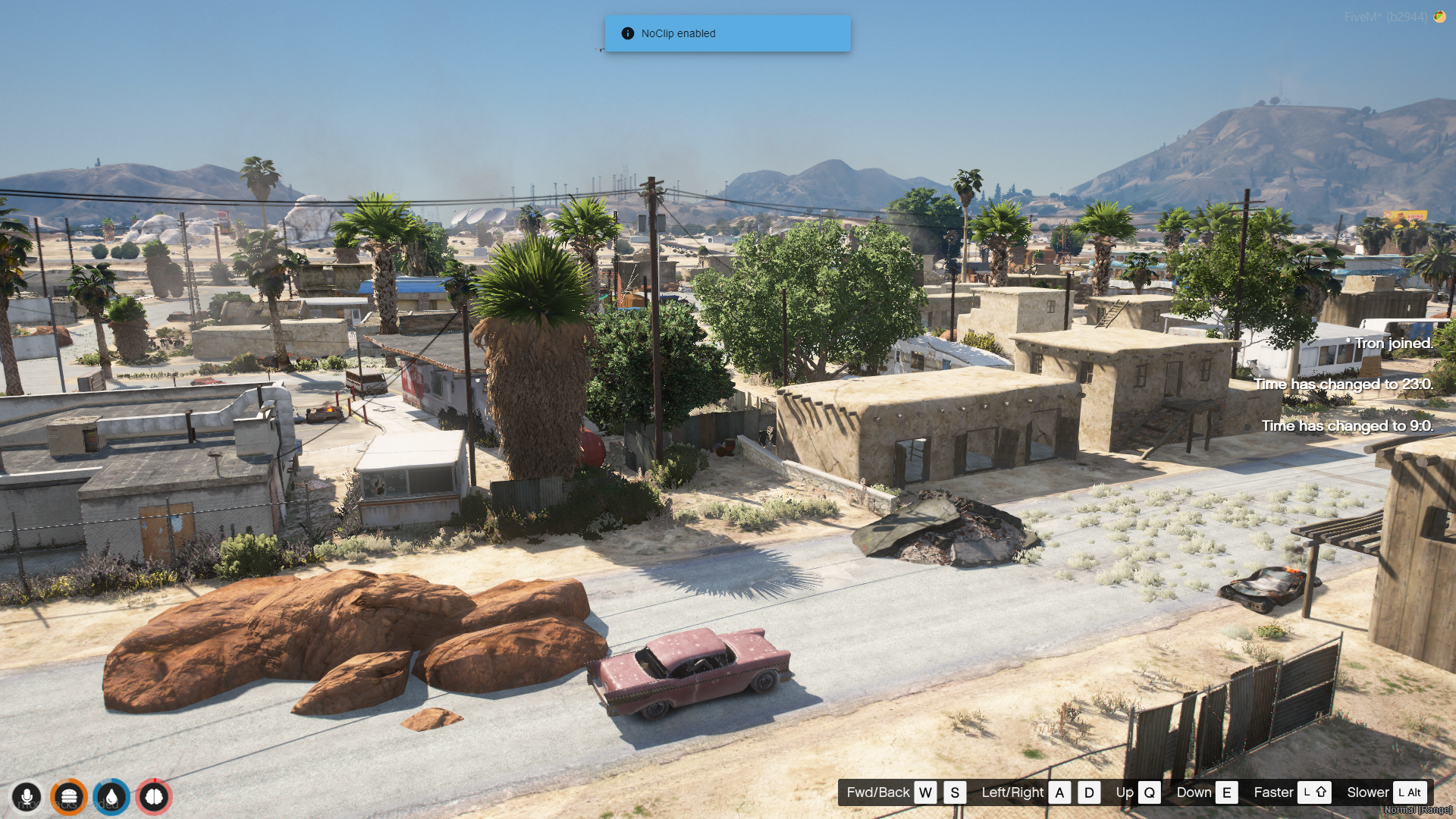This screenshot has width=1456, height=819.
Task: Click the FiveM logo icon
Action: pos(1439,17)
